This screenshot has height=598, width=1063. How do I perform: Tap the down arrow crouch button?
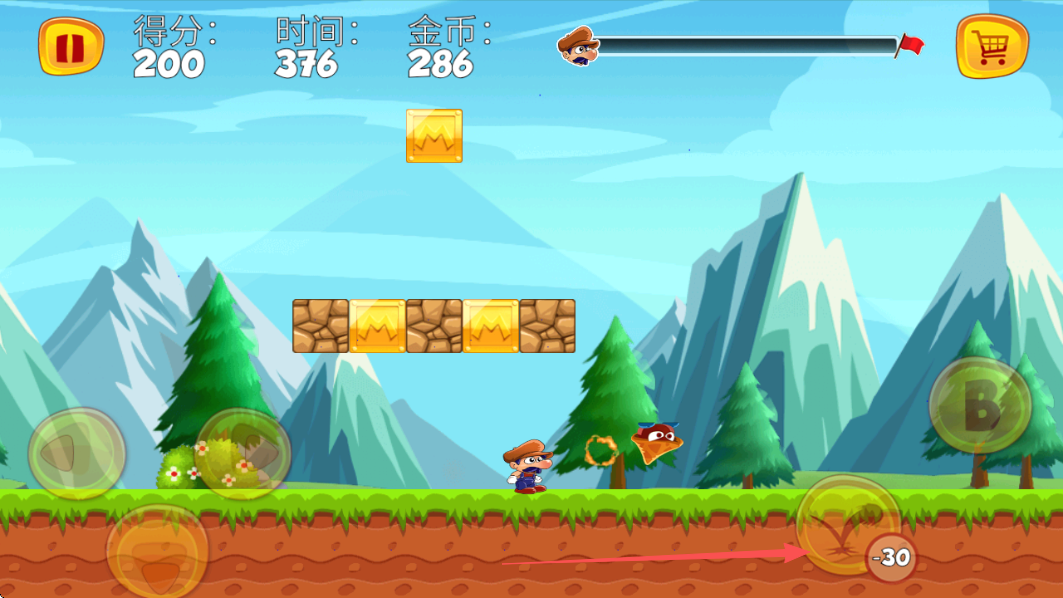coord(157,552)
